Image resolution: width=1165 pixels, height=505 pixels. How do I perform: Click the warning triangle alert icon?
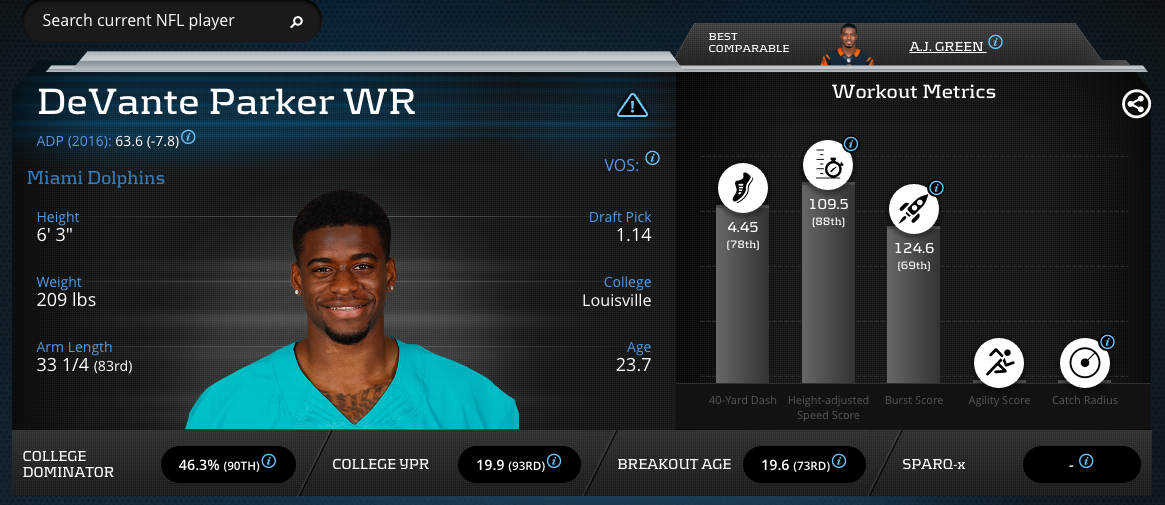click(633, 104)
